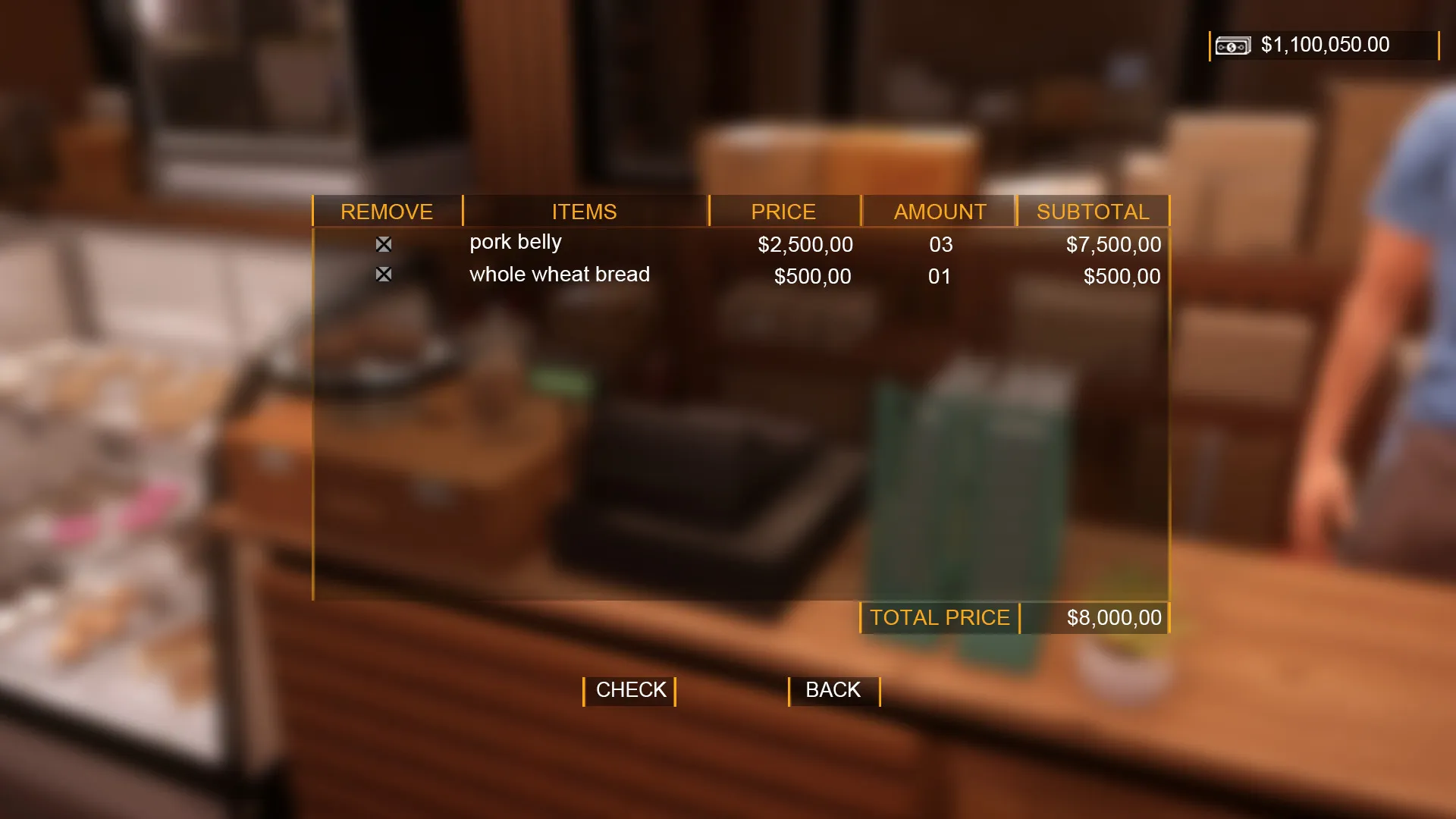
Task: Select the pork belly item row
Action: (516, 243)
